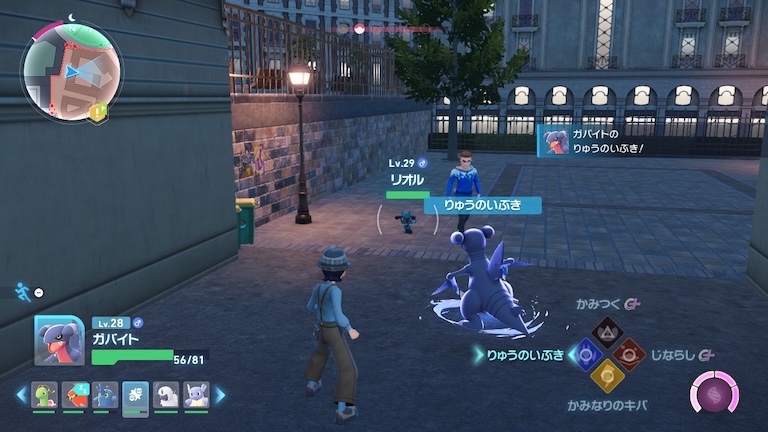Use the Bite move (black diamond)
This screenshot has width=768, height=432.
click(x=607, y=332)
